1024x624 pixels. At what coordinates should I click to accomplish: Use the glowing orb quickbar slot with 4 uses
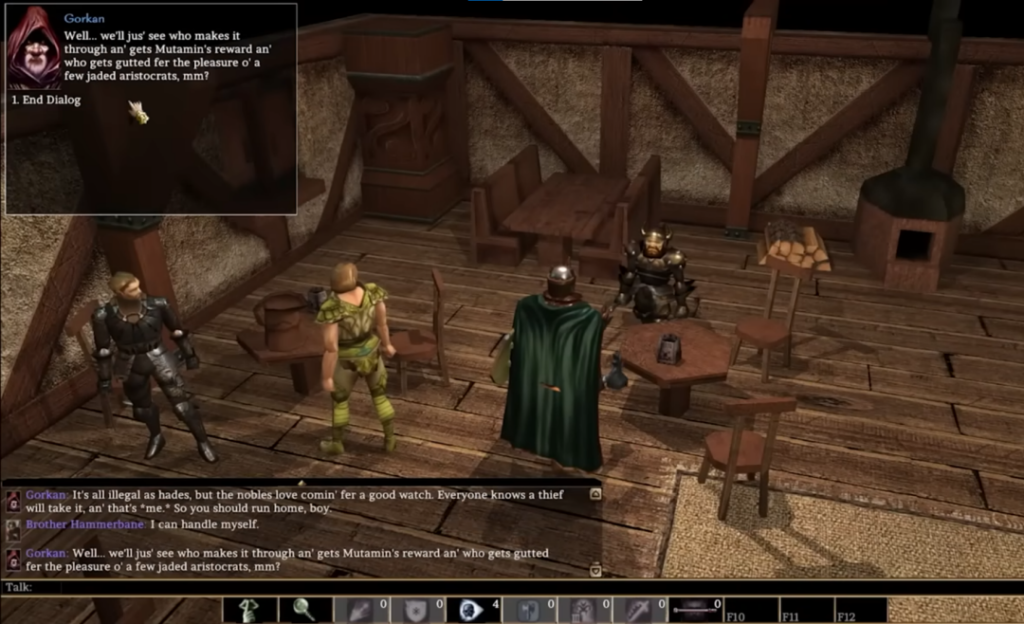click(x=472, y=609)
